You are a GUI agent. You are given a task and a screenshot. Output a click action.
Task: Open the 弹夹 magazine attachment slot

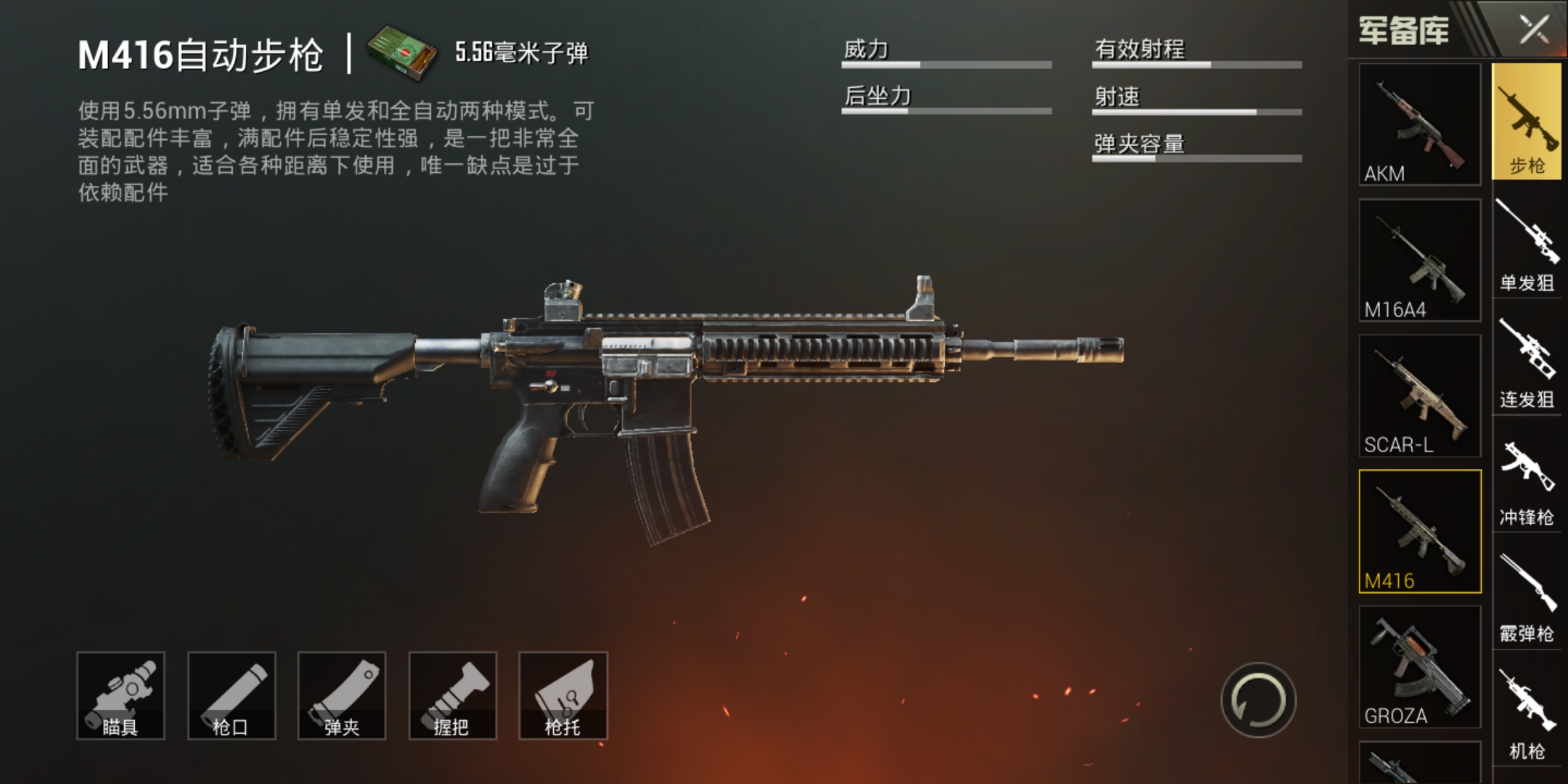coord(344,695)
